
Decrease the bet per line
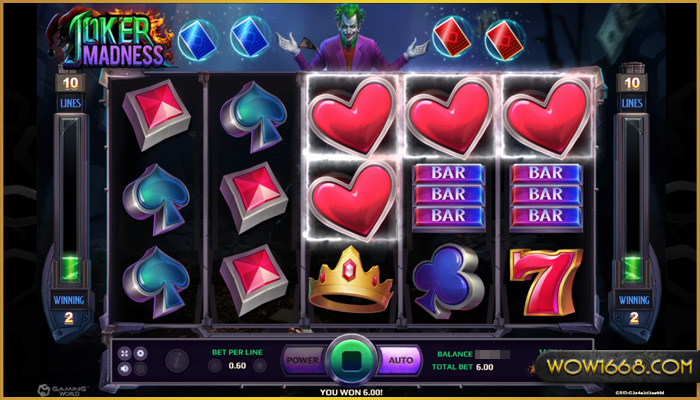coord(215,366)
